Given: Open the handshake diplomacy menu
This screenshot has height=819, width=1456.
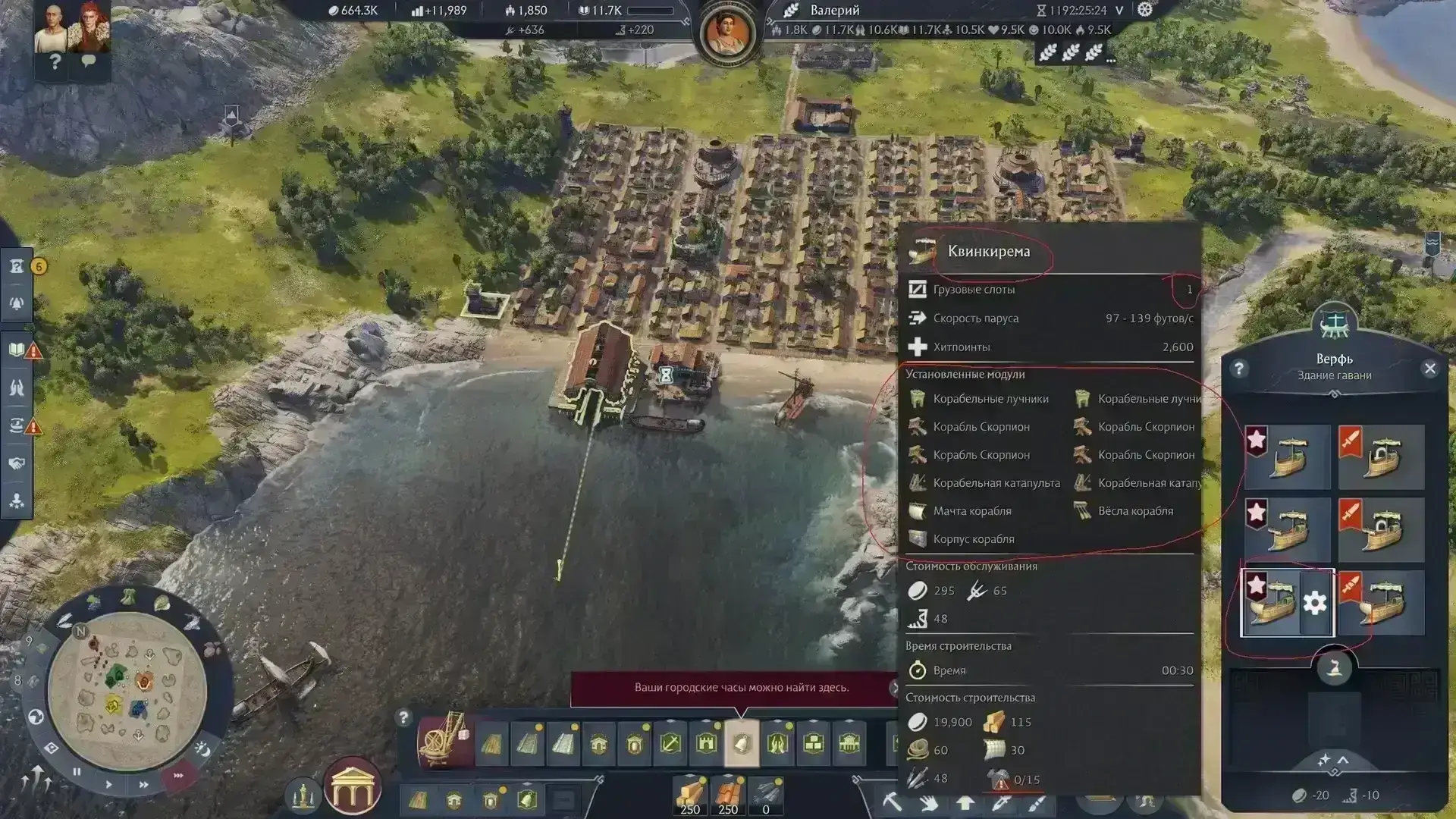Looking at the screenshot, I should pyautogui.click(x=17, y=463).
